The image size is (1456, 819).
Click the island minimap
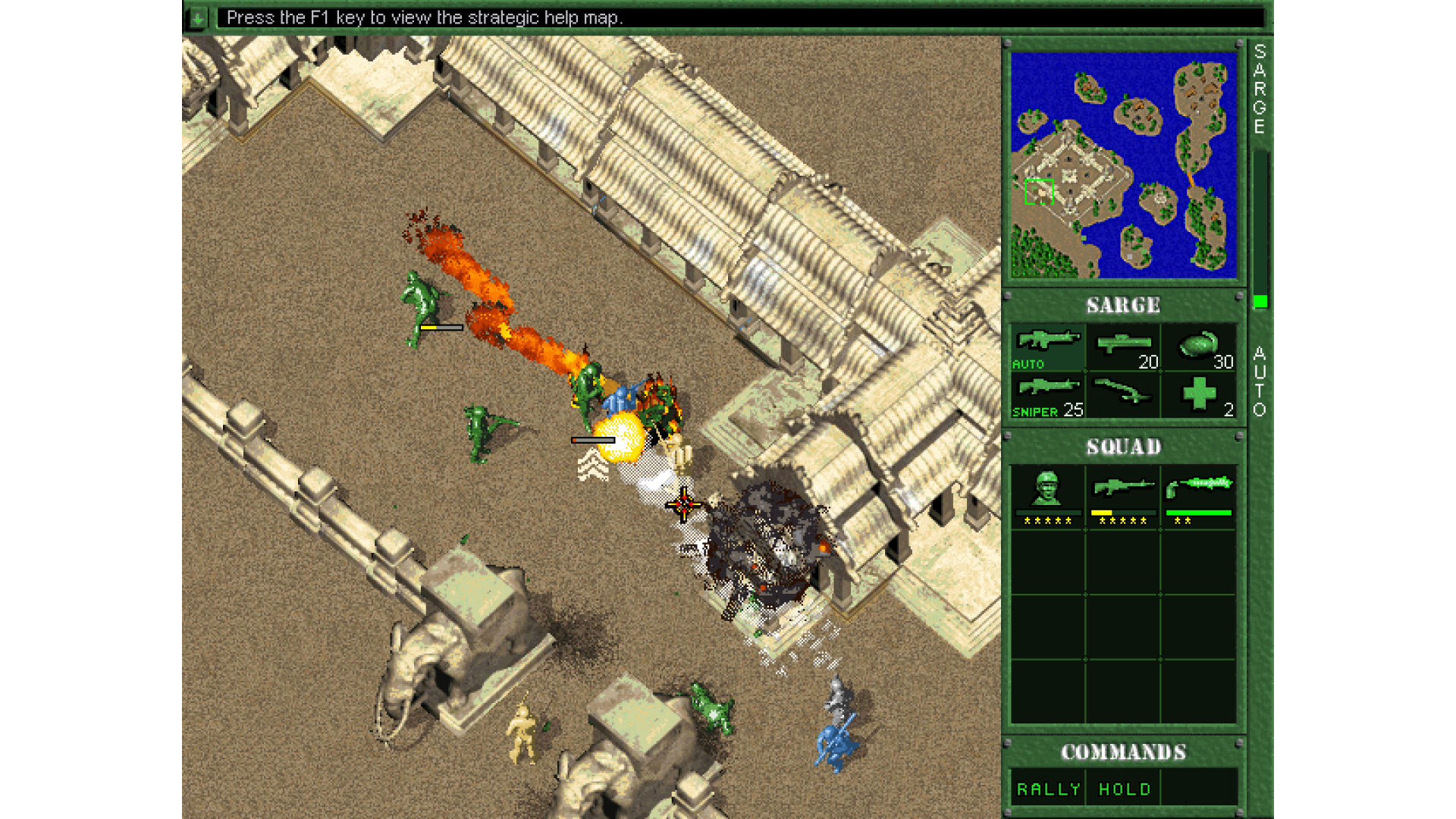1123,165
